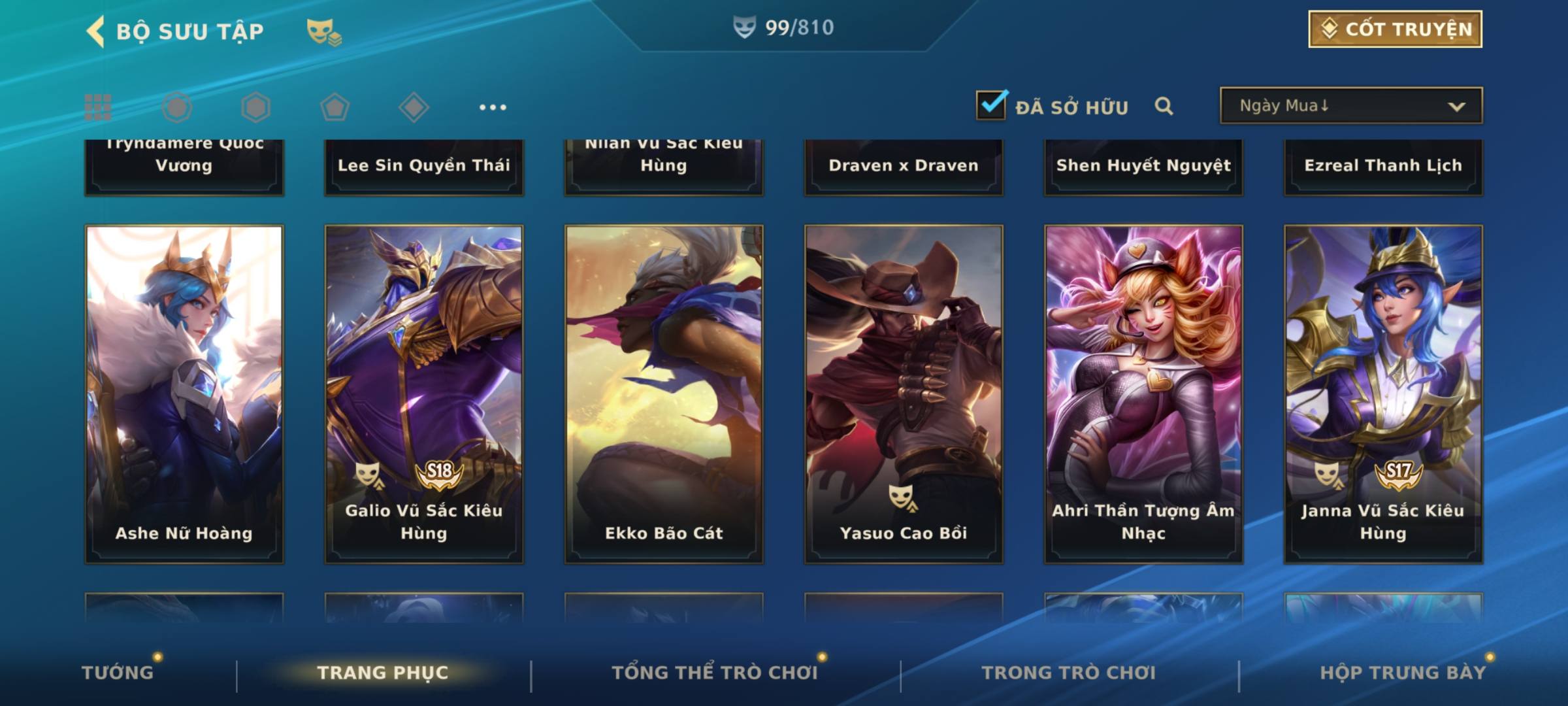Open the skin search magnifier
The image size is (1568, 706).
tap(1164, 106)
